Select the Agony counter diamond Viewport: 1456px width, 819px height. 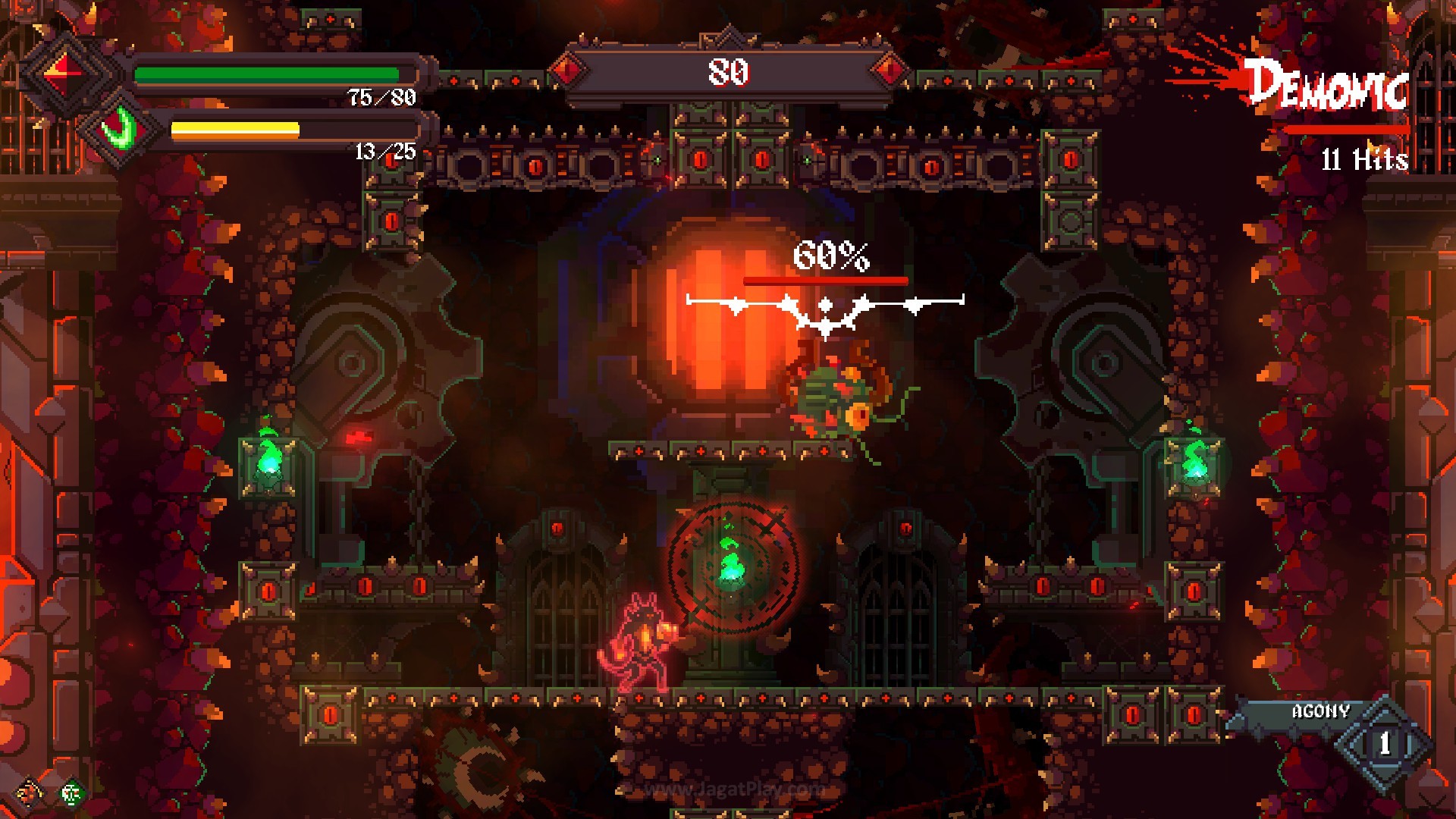[x=1384, y=743]
